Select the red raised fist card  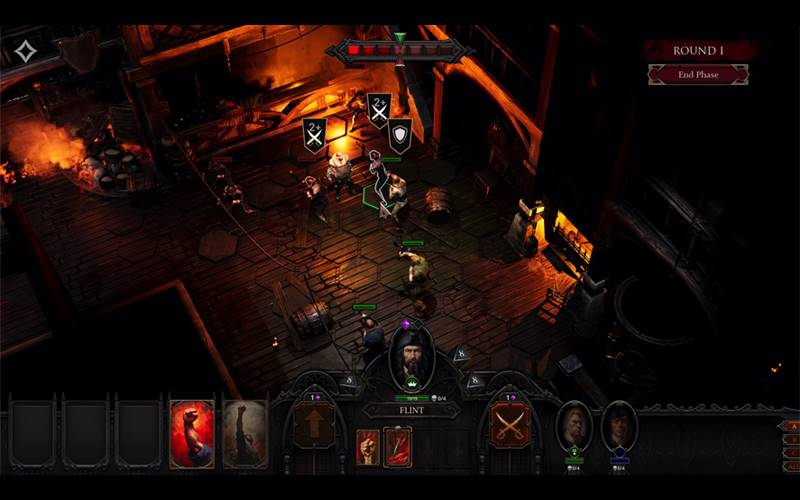191,434
